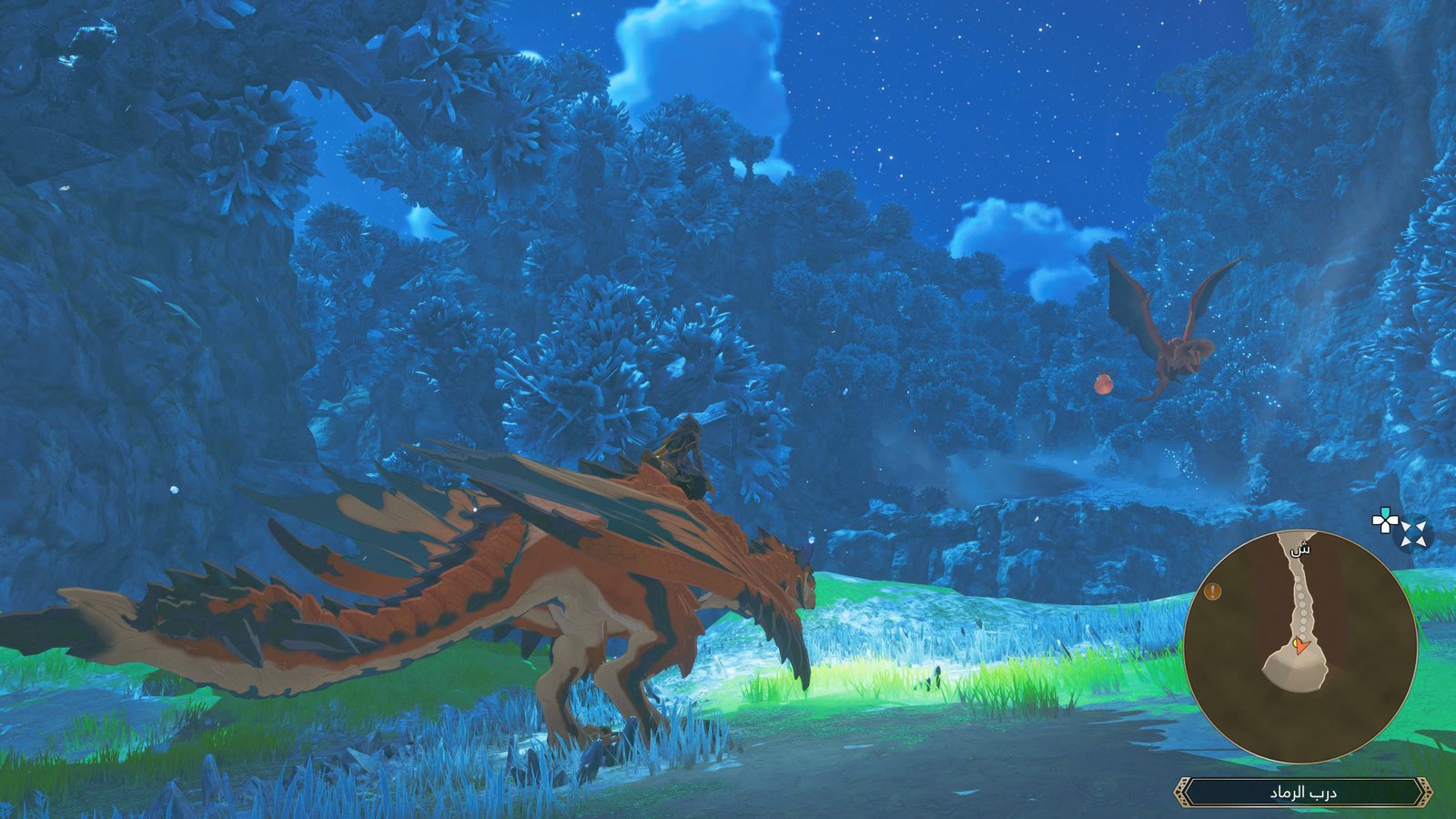
Task: Open the exclamation alert marker on the minimap
Action: tap(1212, 591)
